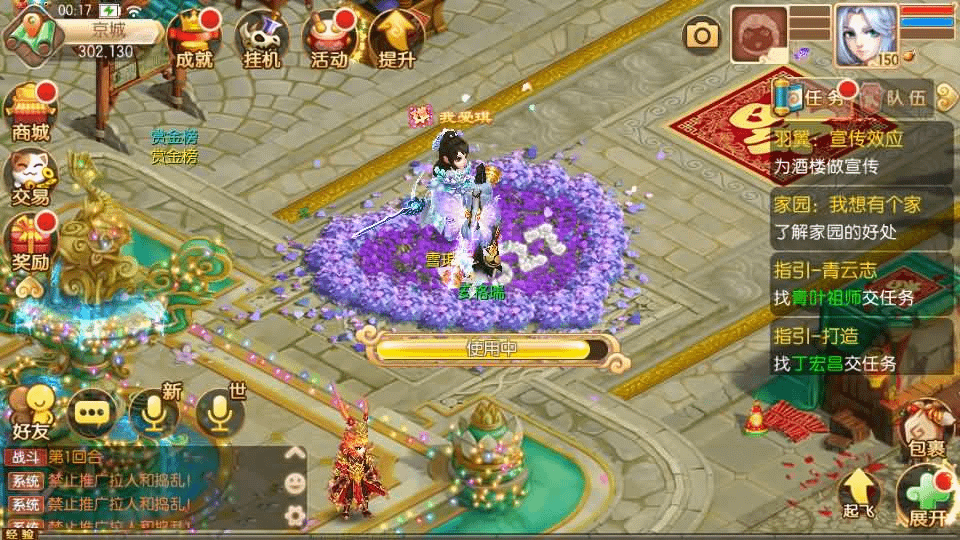Screen dimensions: 960x540
Task: Select the 羽翼 宣传效应 quest entry
Action: pyautogui.click(x=862, y=152)
